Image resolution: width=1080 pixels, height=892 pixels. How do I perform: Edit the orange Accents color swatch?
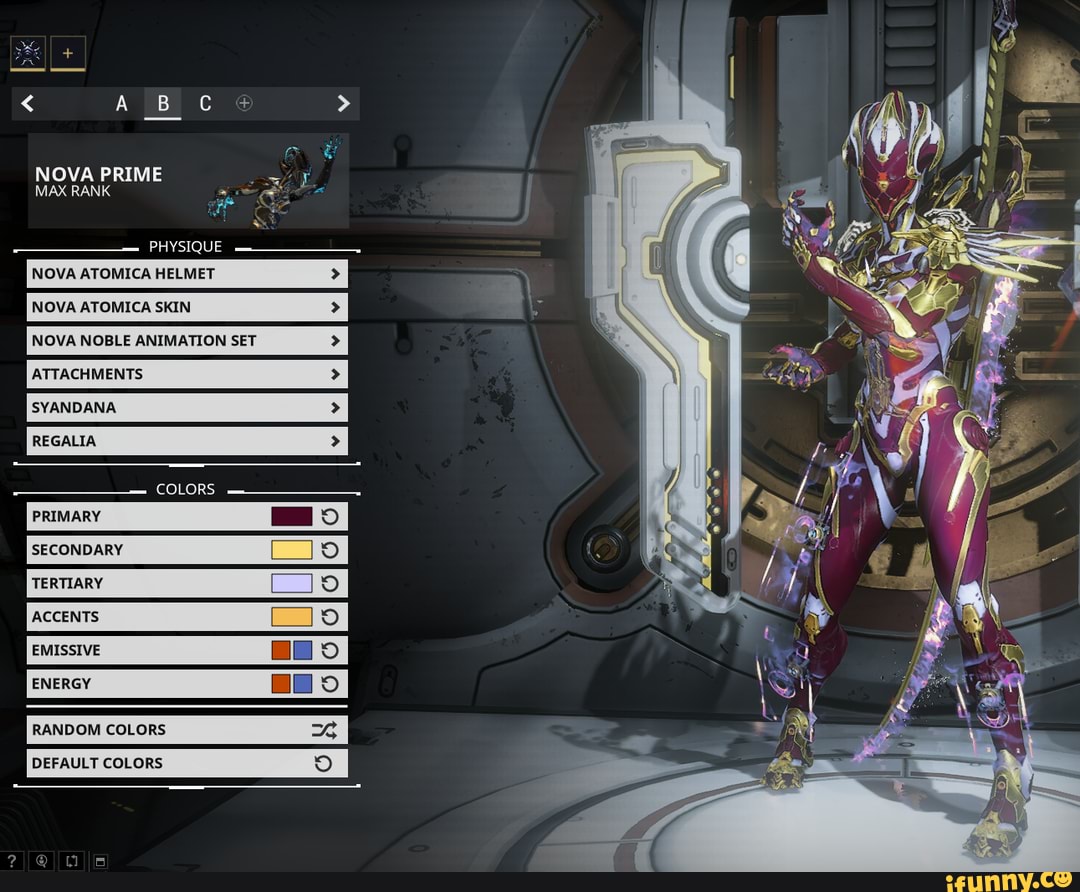click(x=291, y=617)
